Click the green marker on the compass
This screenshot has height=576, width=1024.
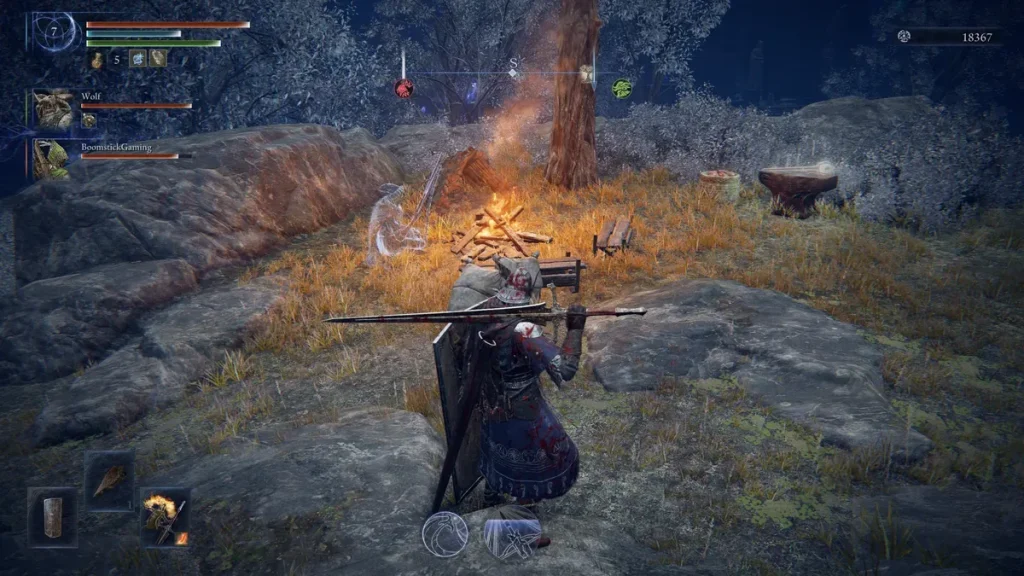tap(621, 87)
